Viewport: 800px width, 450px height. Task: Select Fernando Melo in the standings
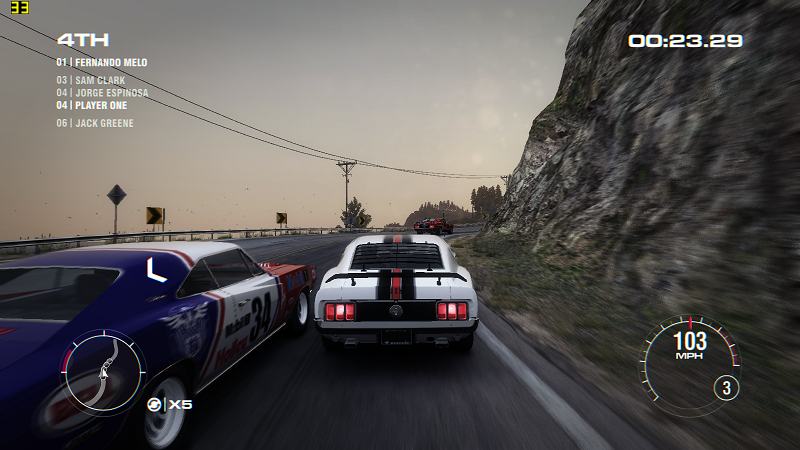(x=102, y=63)
